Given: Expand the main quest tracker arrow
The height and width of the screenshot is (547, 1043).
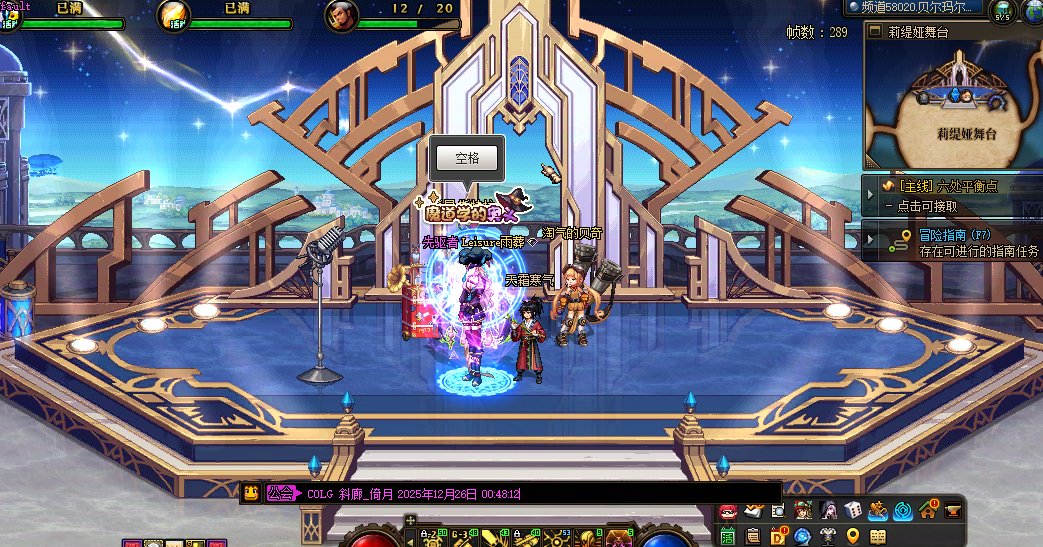Looking at the screenshot, I should coord(869,186).
